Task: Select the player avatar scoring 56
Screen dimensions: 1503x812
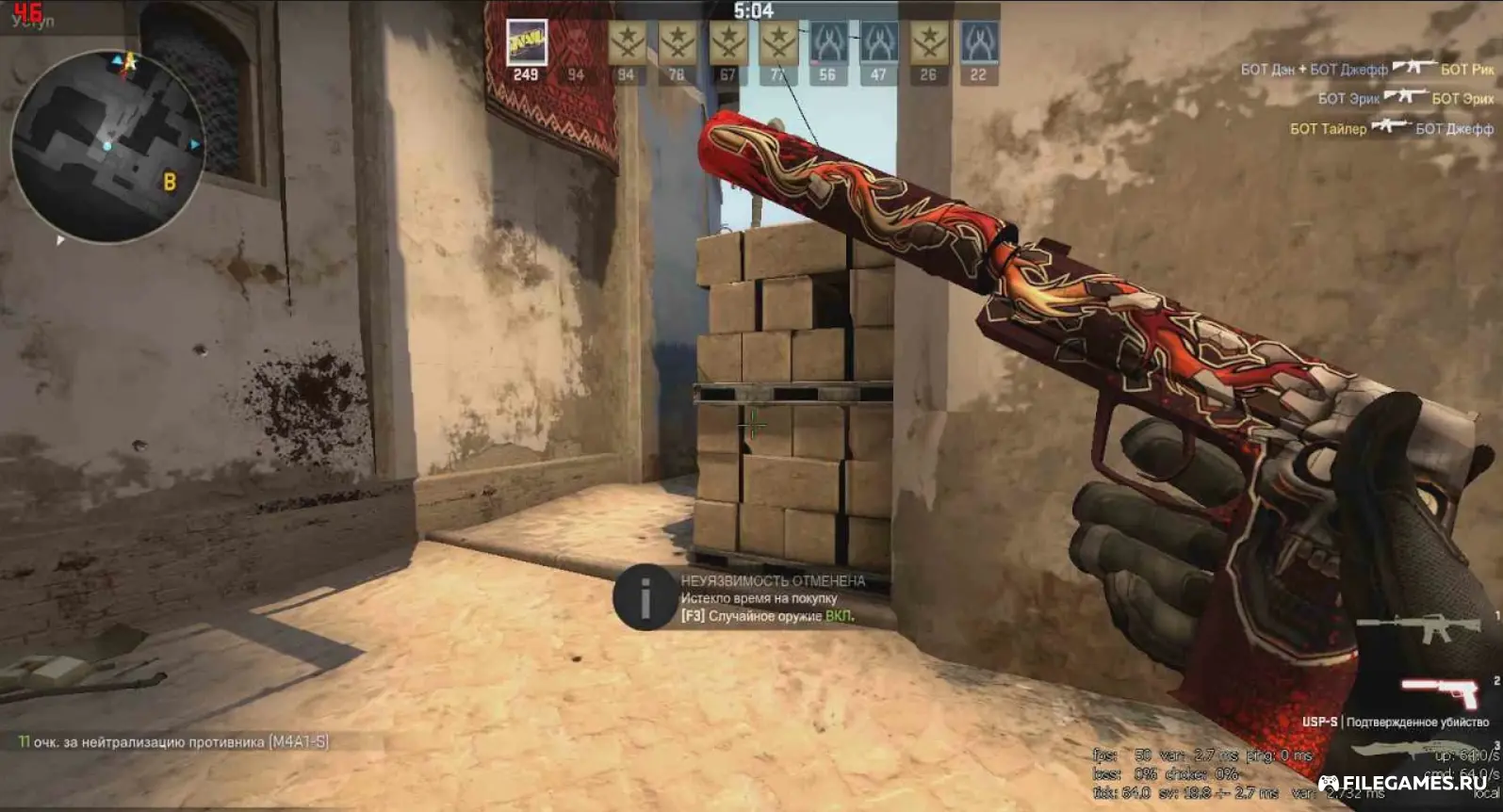Action: tap(827, 43)
